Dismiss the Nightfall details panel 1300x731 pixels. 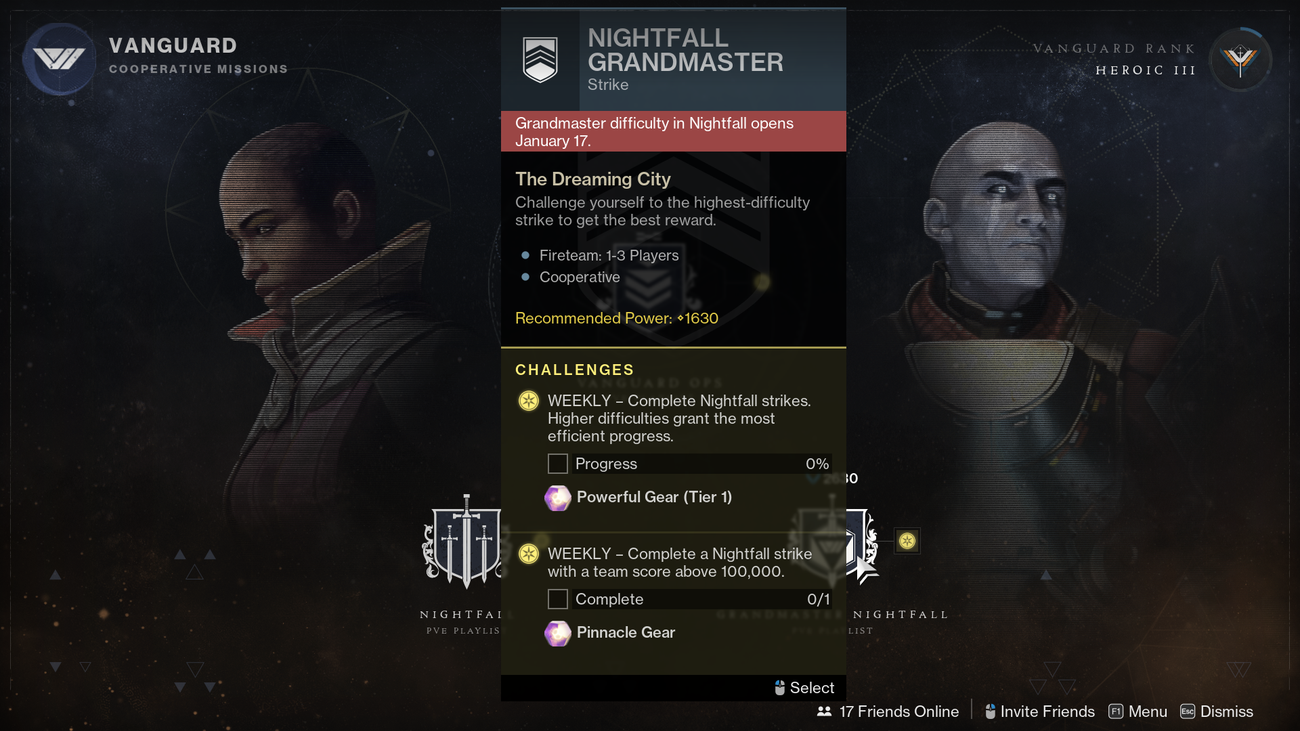coord(1216,711)
